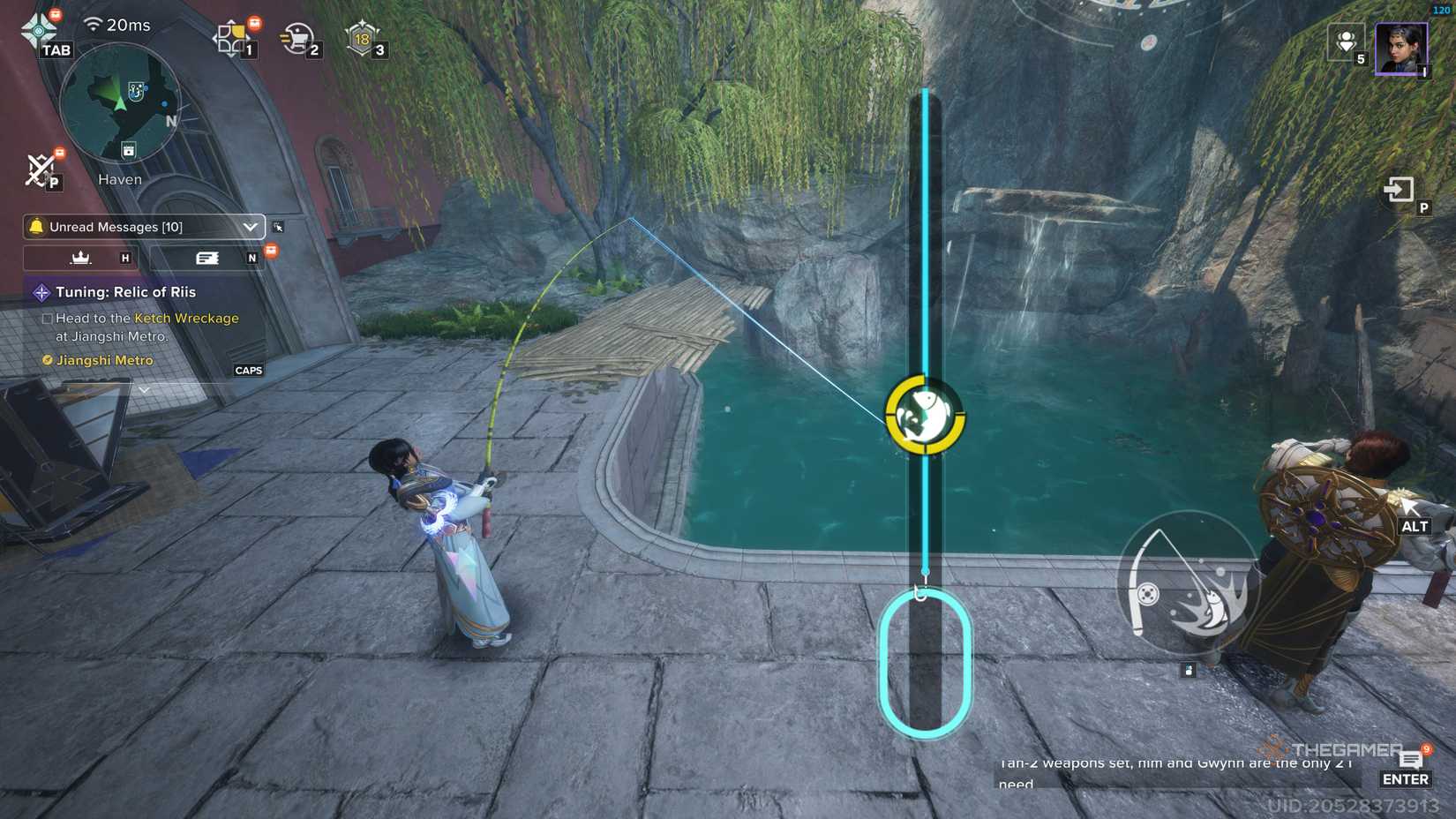The width and height of the screenshot is (1456, 819).
Task: Enable cursor mode via the ALT pointer indicator
Action: [x=1413, y=512]
